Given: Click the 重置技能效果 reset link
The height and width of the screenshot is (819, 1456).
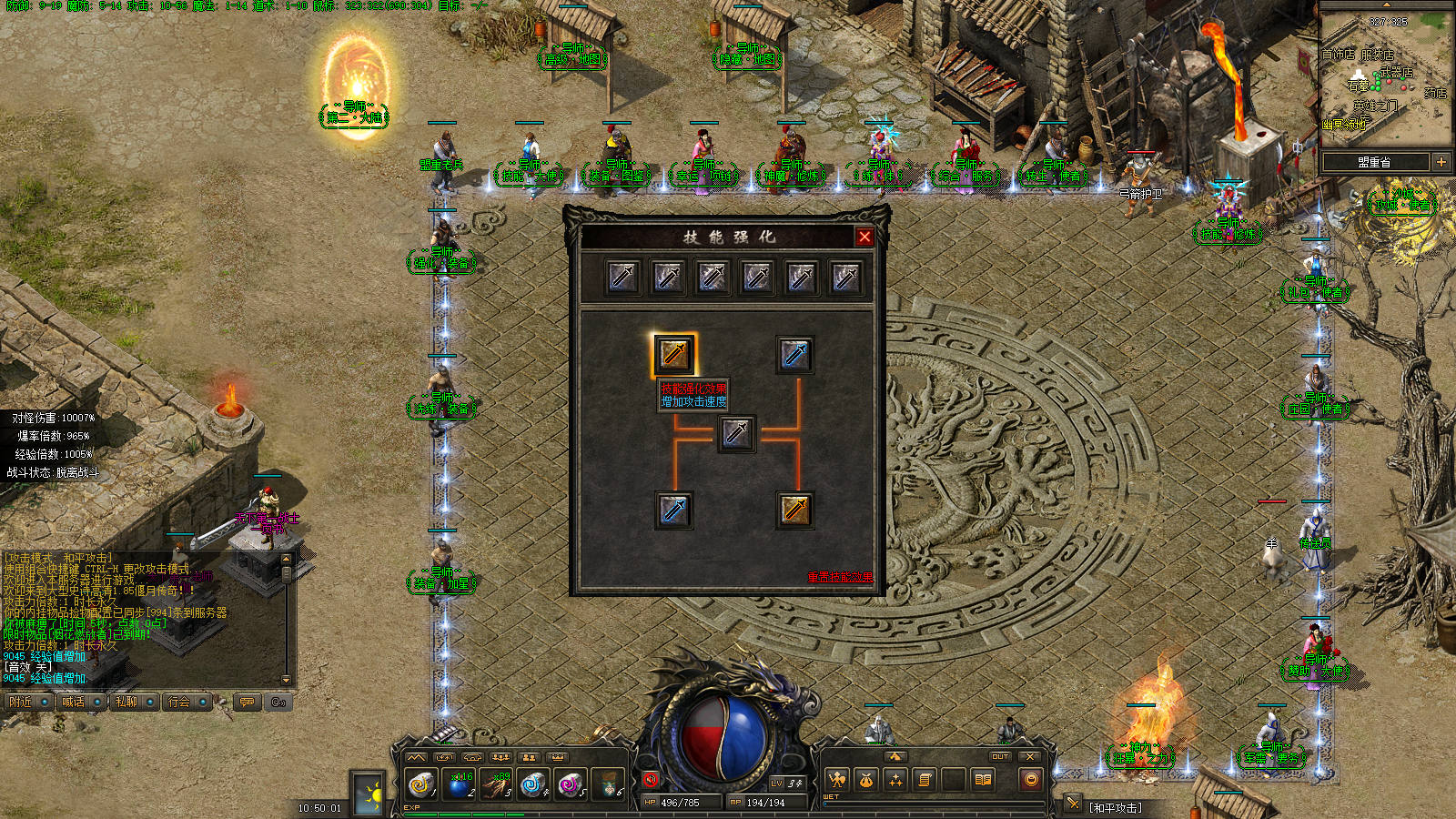Looking at the screenshot, I should [839, 576].
